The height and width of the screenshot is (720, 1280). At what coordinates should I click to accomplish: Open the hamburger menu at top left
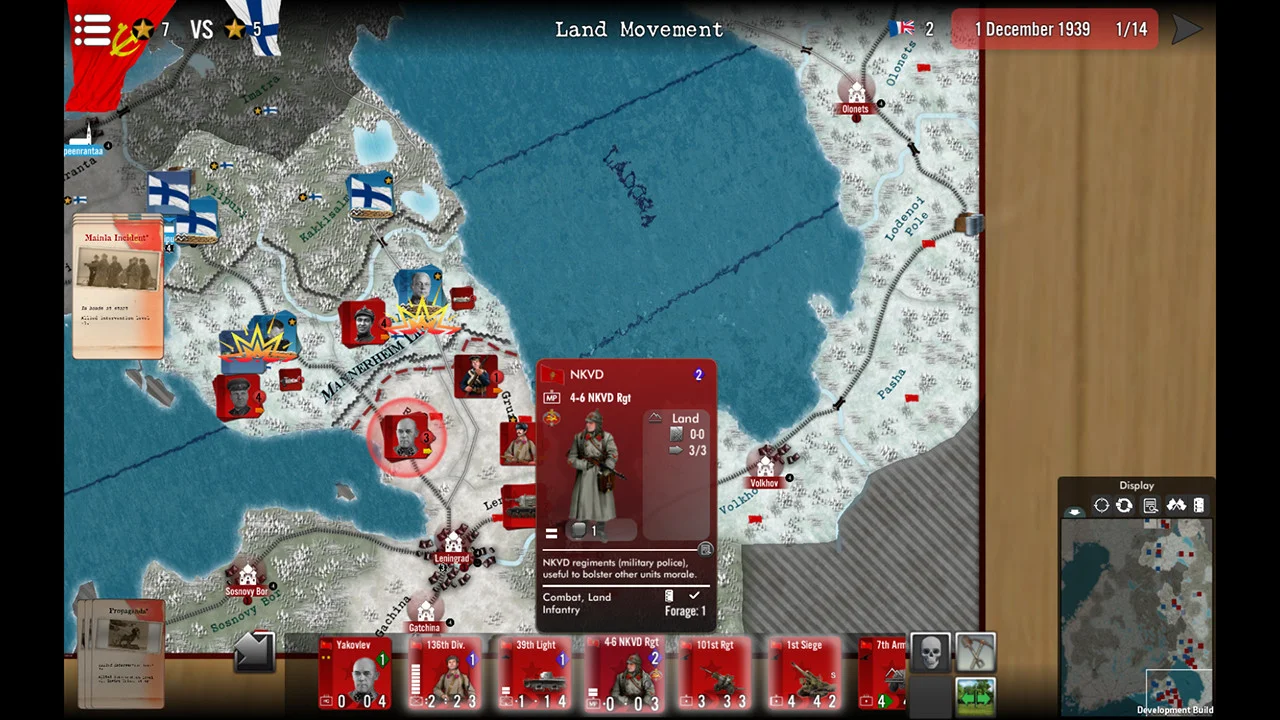[91, 29]
